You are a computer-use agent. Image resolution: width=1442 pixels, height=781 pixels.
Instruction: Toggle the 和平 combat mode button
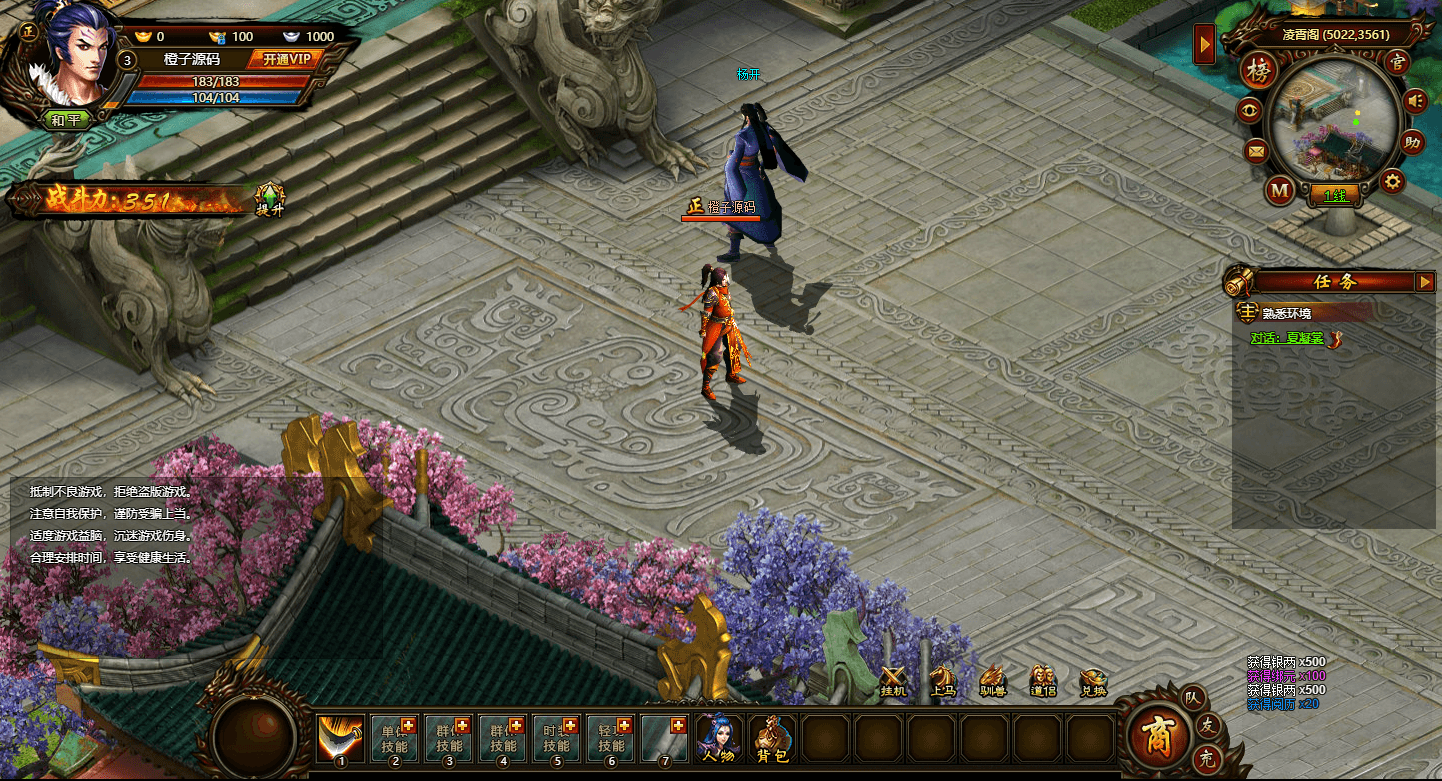pos(66,120)
